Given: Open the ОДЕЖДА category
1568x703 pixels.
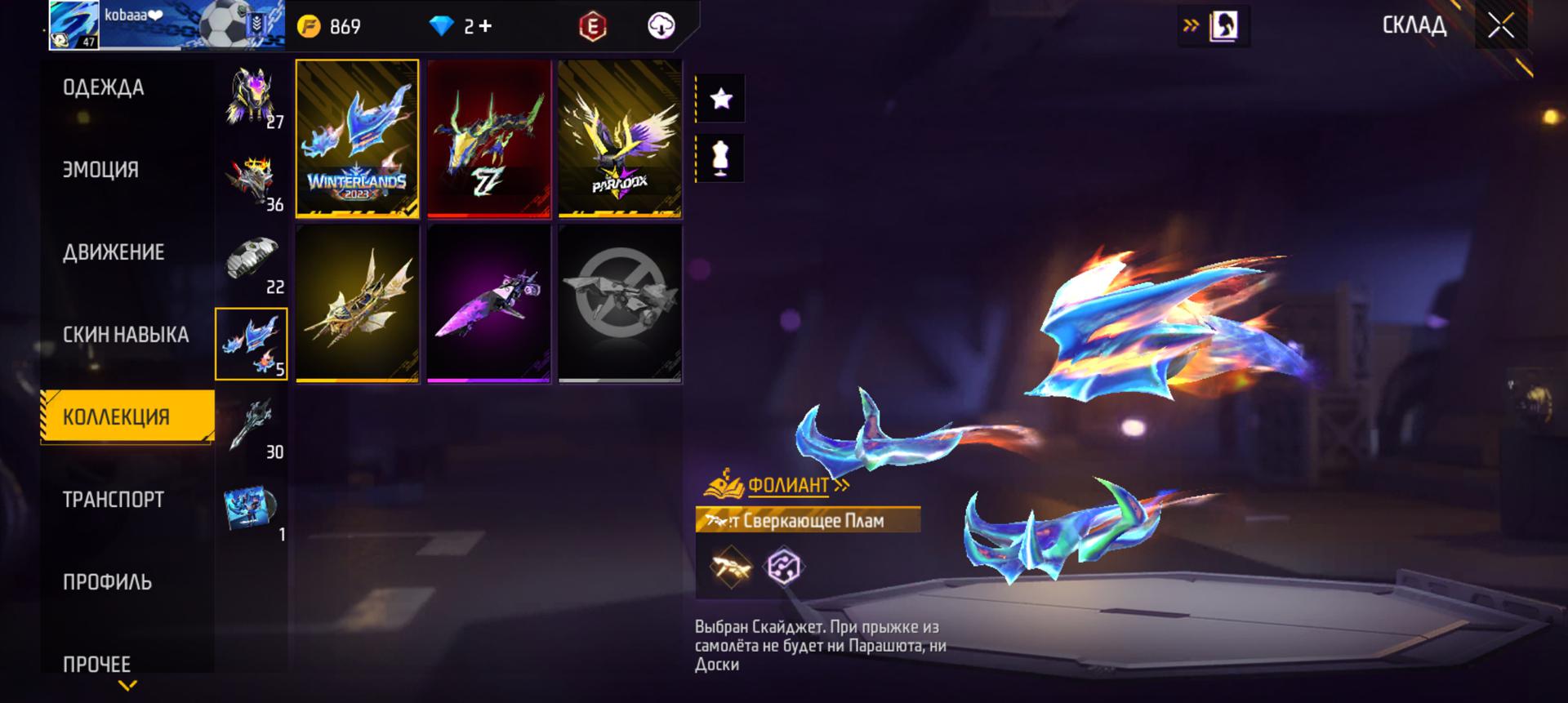Looking at the screenshot, I should (x=104, y=88).
